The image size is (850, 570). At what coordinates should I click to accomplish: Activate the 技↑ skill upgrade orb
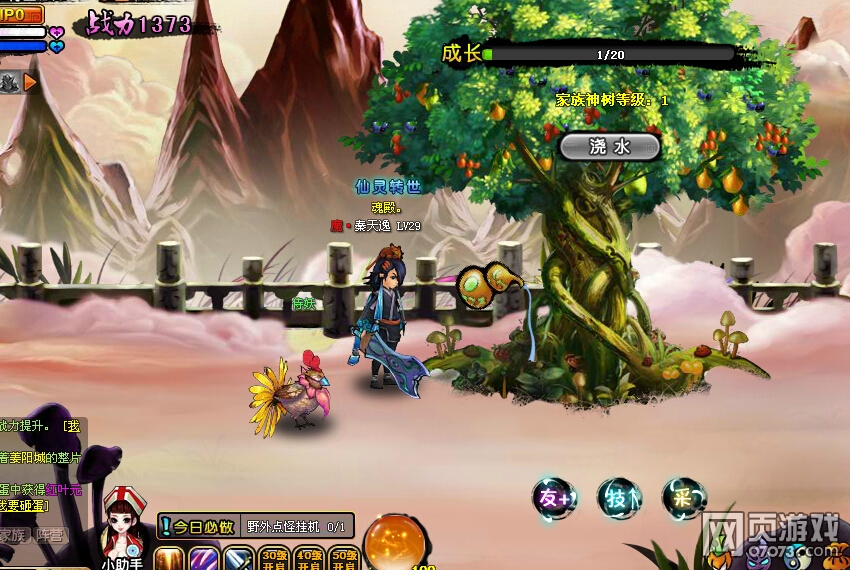[x=618, y=498]
